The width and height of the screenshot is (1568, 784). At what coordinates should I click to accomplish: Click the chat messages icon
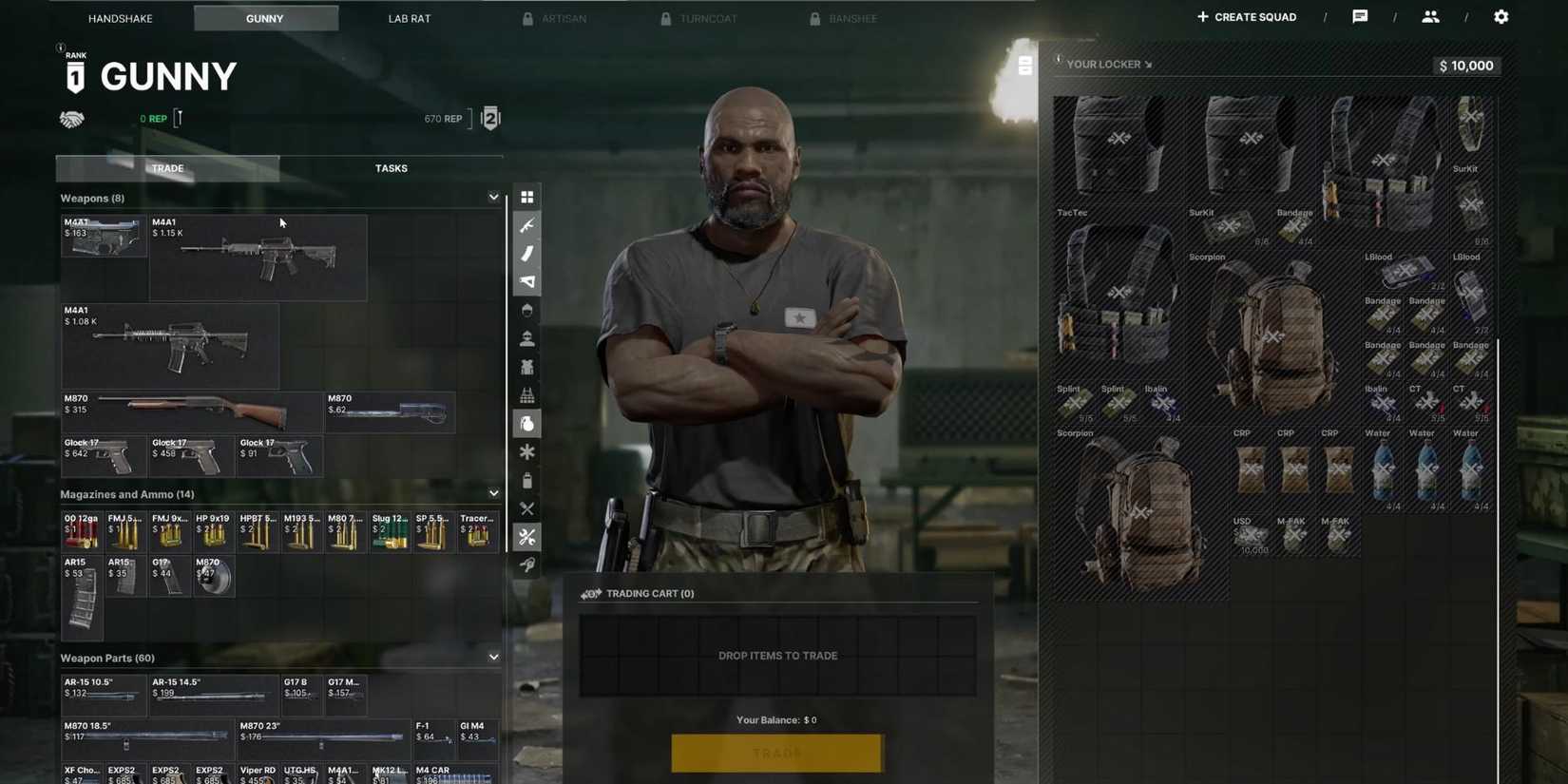tap(1360, 16)
